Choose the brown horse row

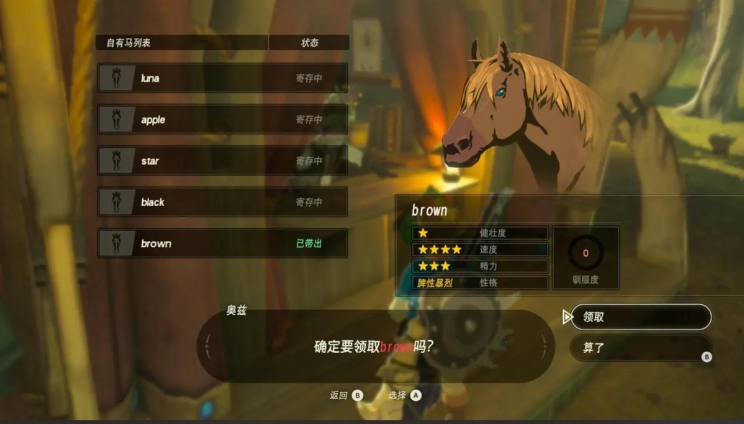222,243
